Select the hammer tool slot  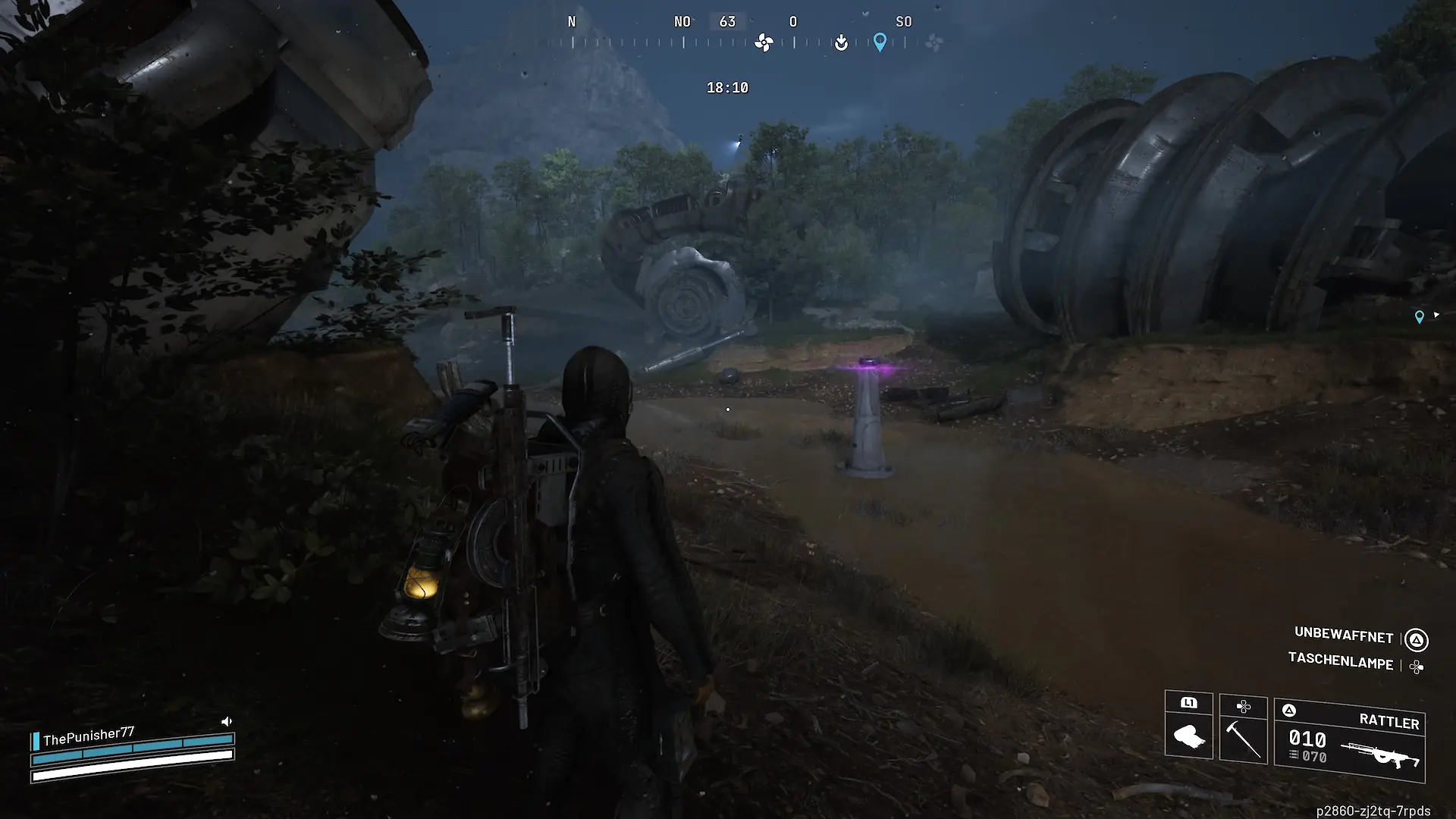coord(1243,729)
